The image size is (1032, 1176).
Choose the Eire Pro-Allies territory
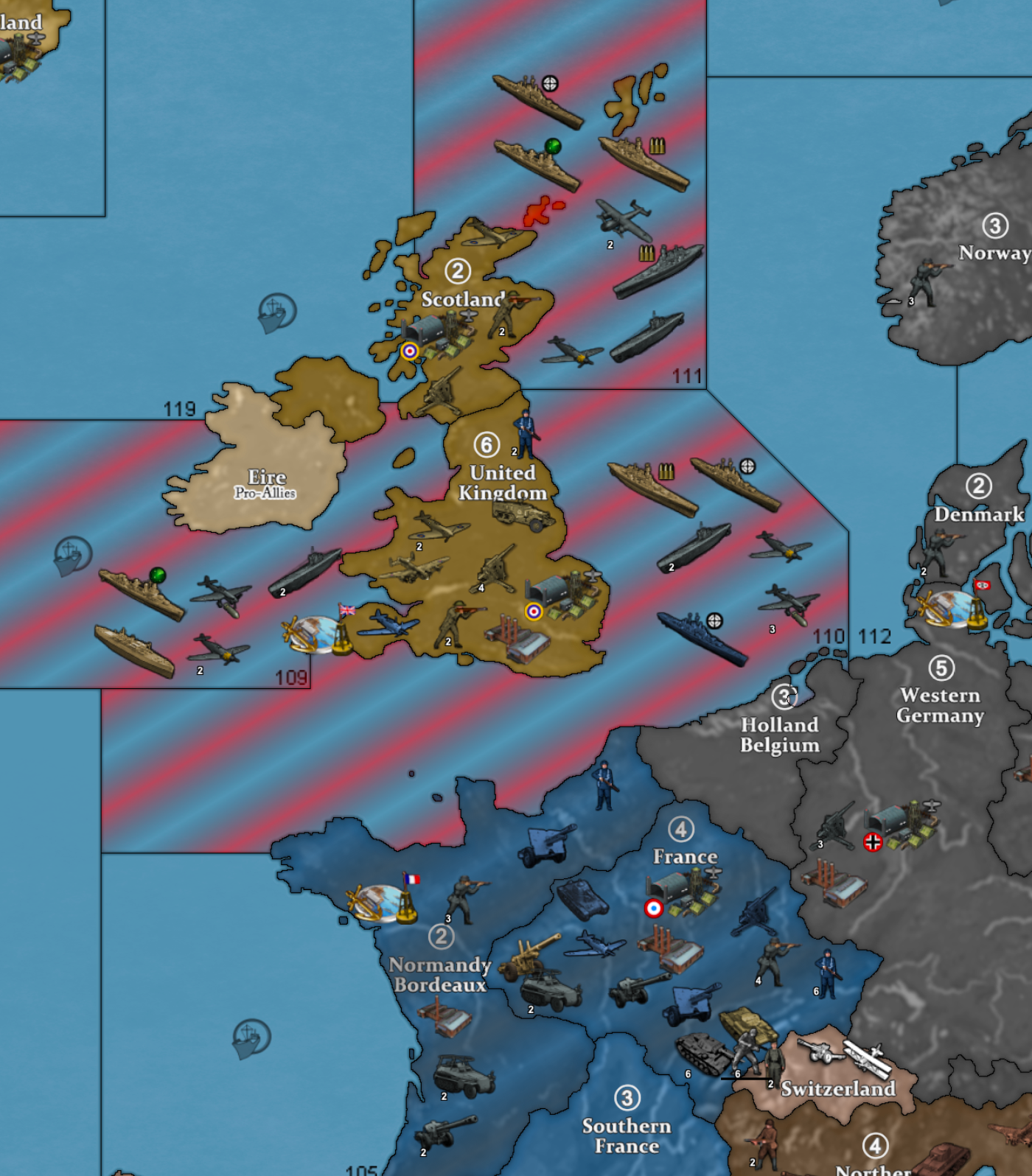pos(266,483)
